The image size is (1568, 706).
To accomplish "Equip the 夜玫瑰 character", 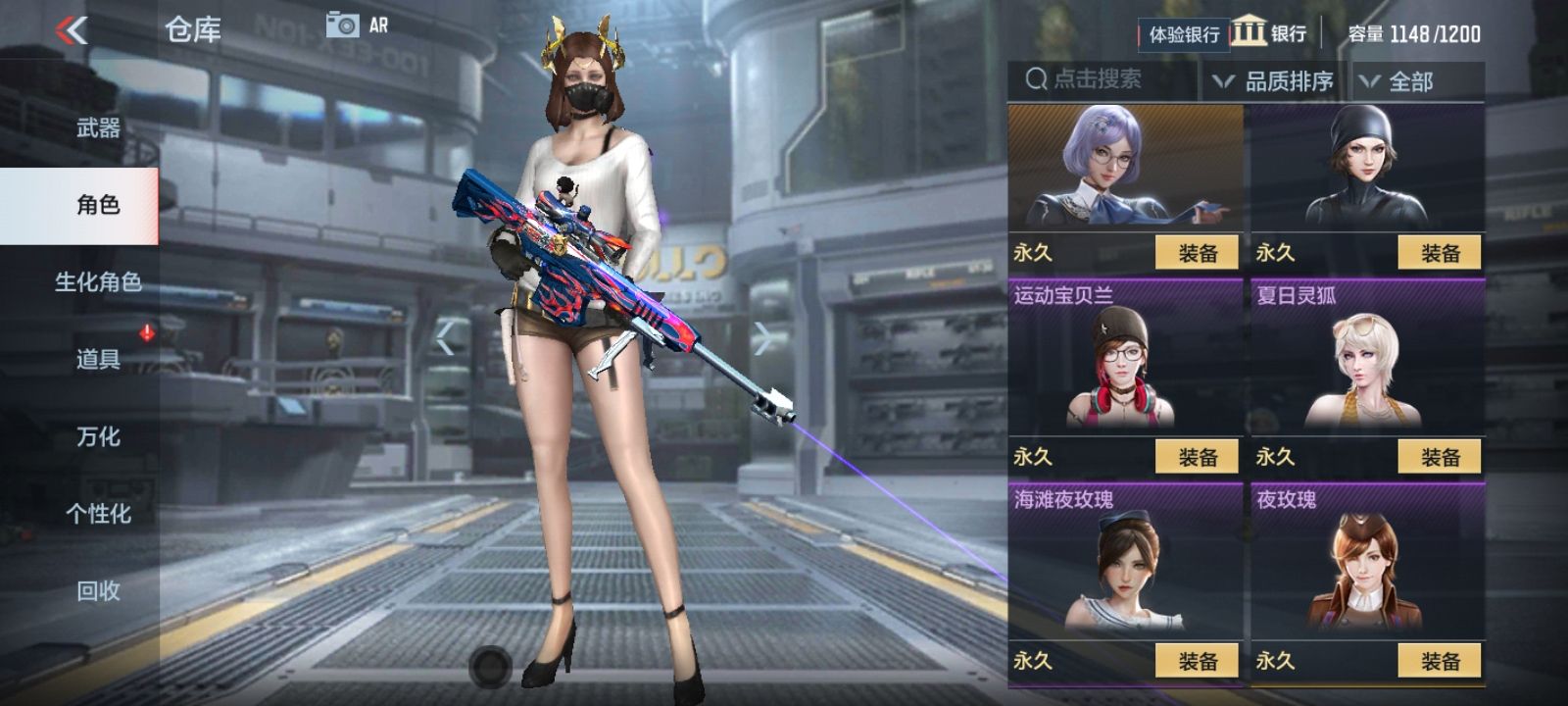I will (x=1441, y=660).
